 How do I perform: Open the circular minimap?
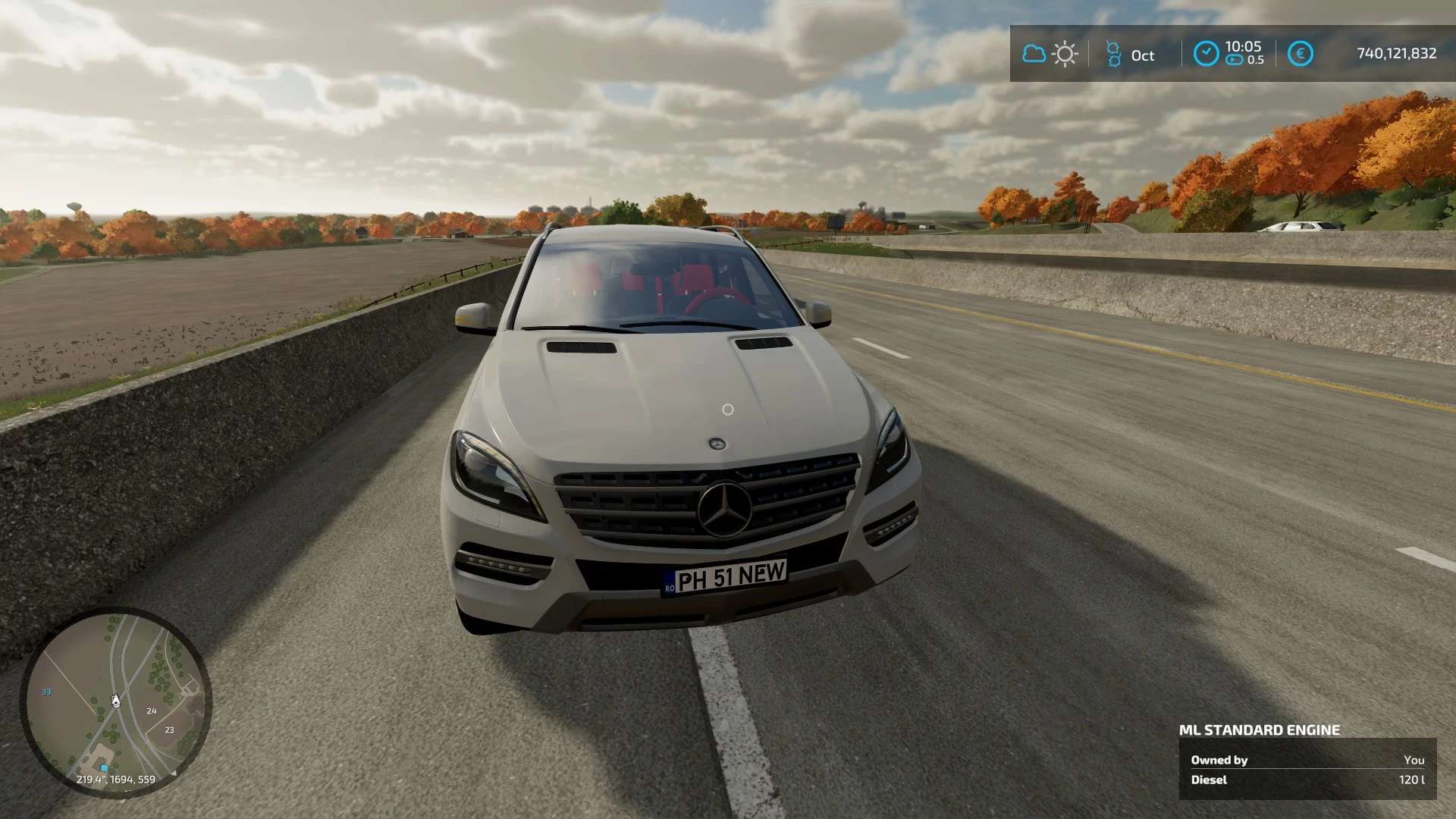(x=115, y=702)
